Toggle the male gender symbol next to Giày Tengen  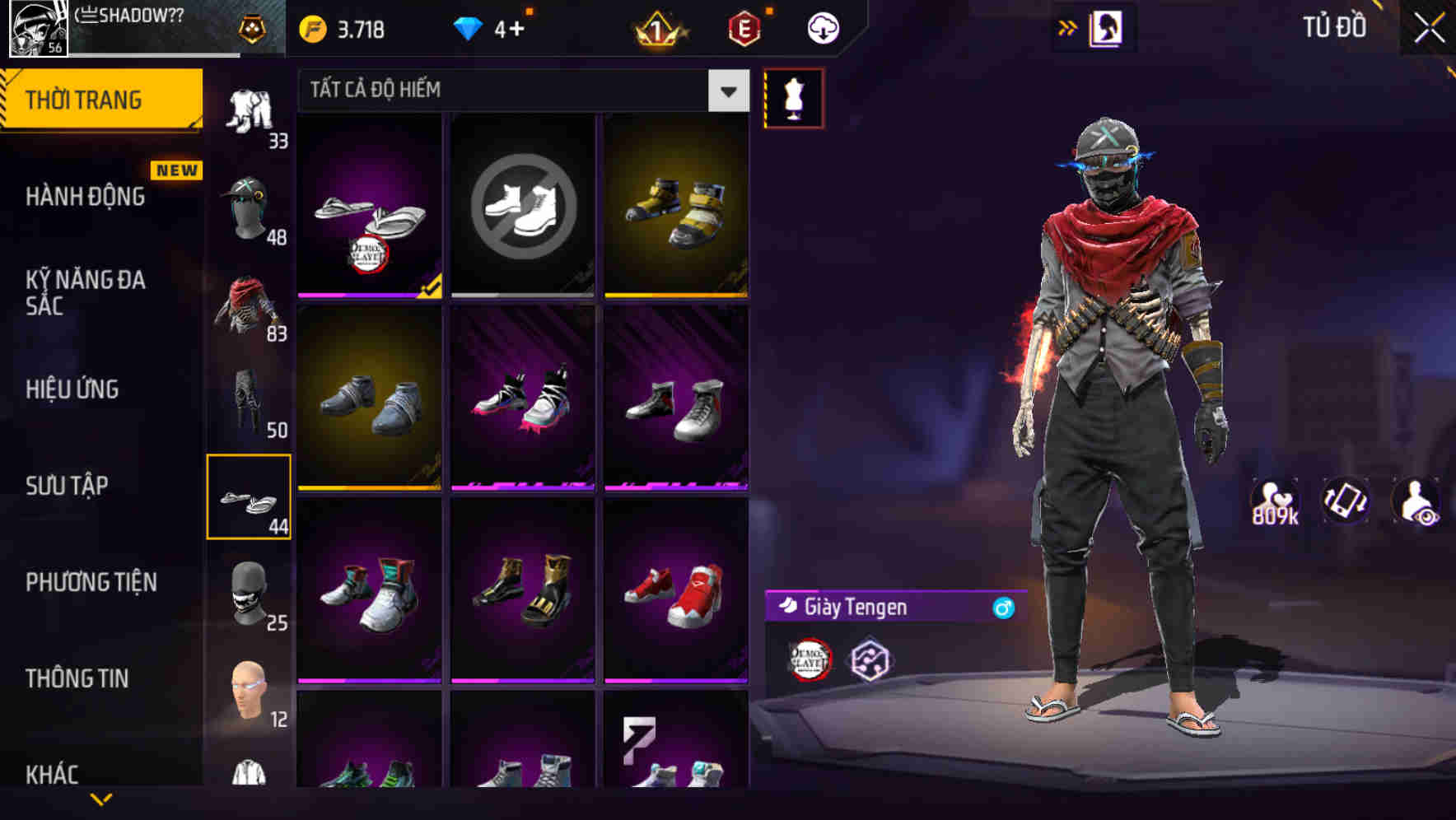coord(1001,608)
